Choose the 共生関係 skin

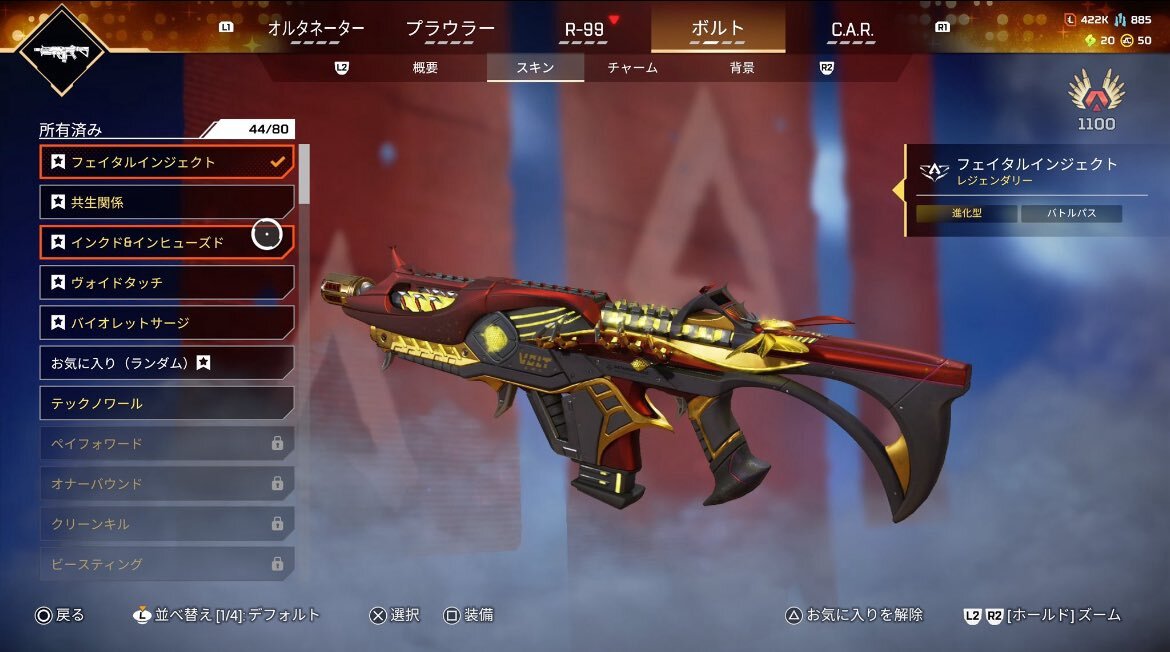click(x=167, y=202)
